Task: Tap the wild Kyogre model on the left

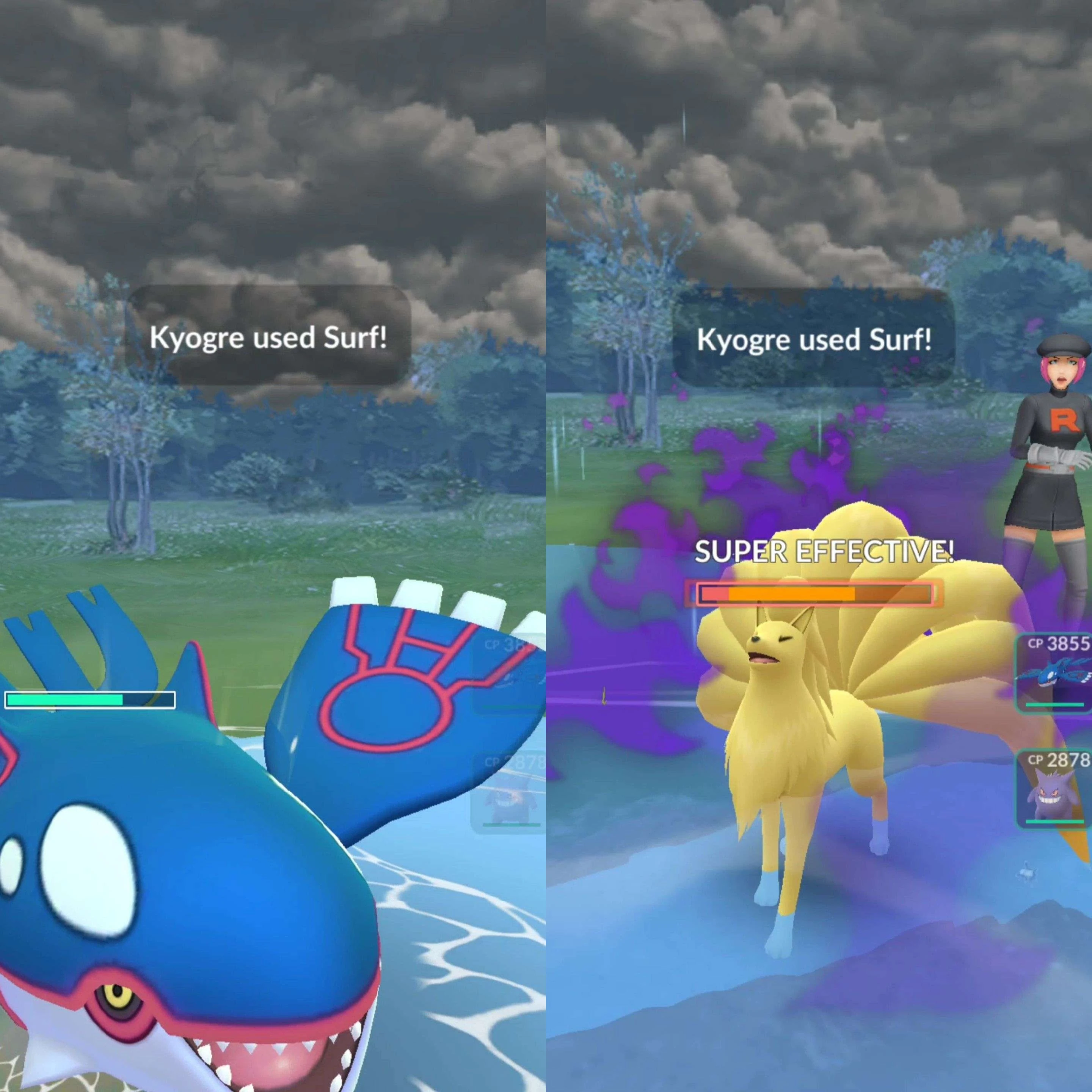Action: (169, 876)
